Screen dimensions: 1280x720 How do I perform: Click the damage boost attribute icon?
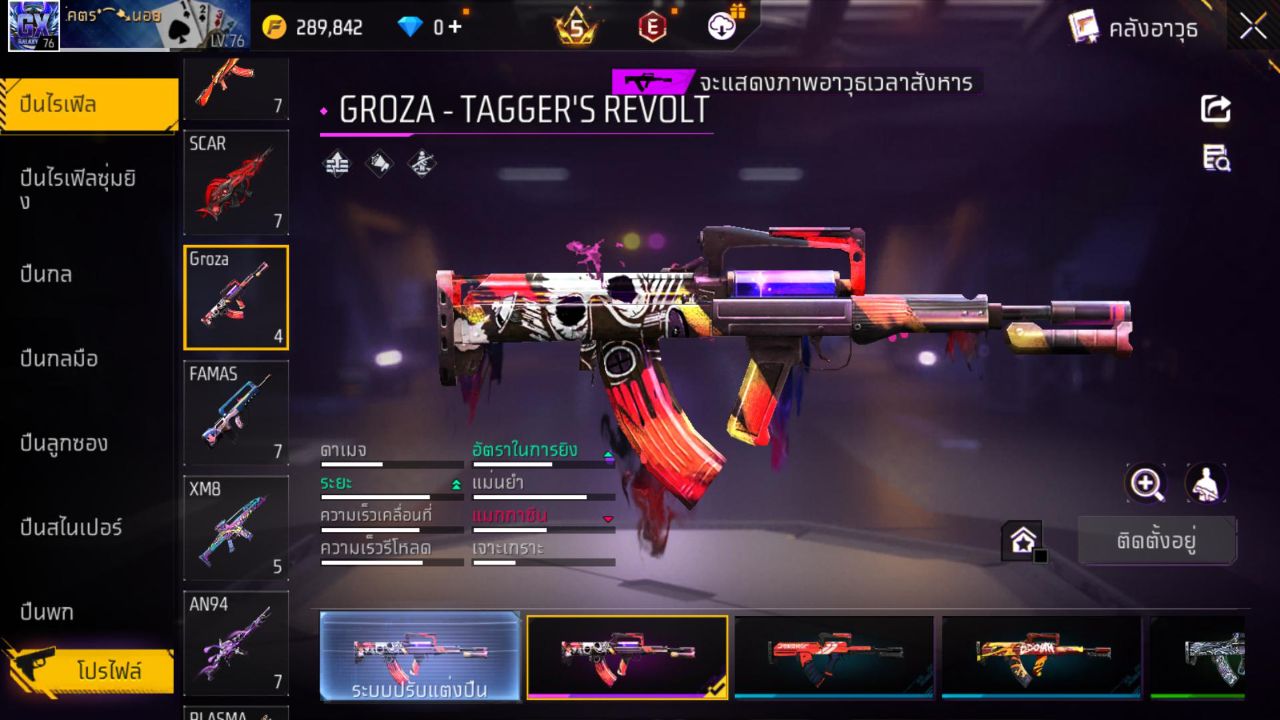tap(335, 165)
